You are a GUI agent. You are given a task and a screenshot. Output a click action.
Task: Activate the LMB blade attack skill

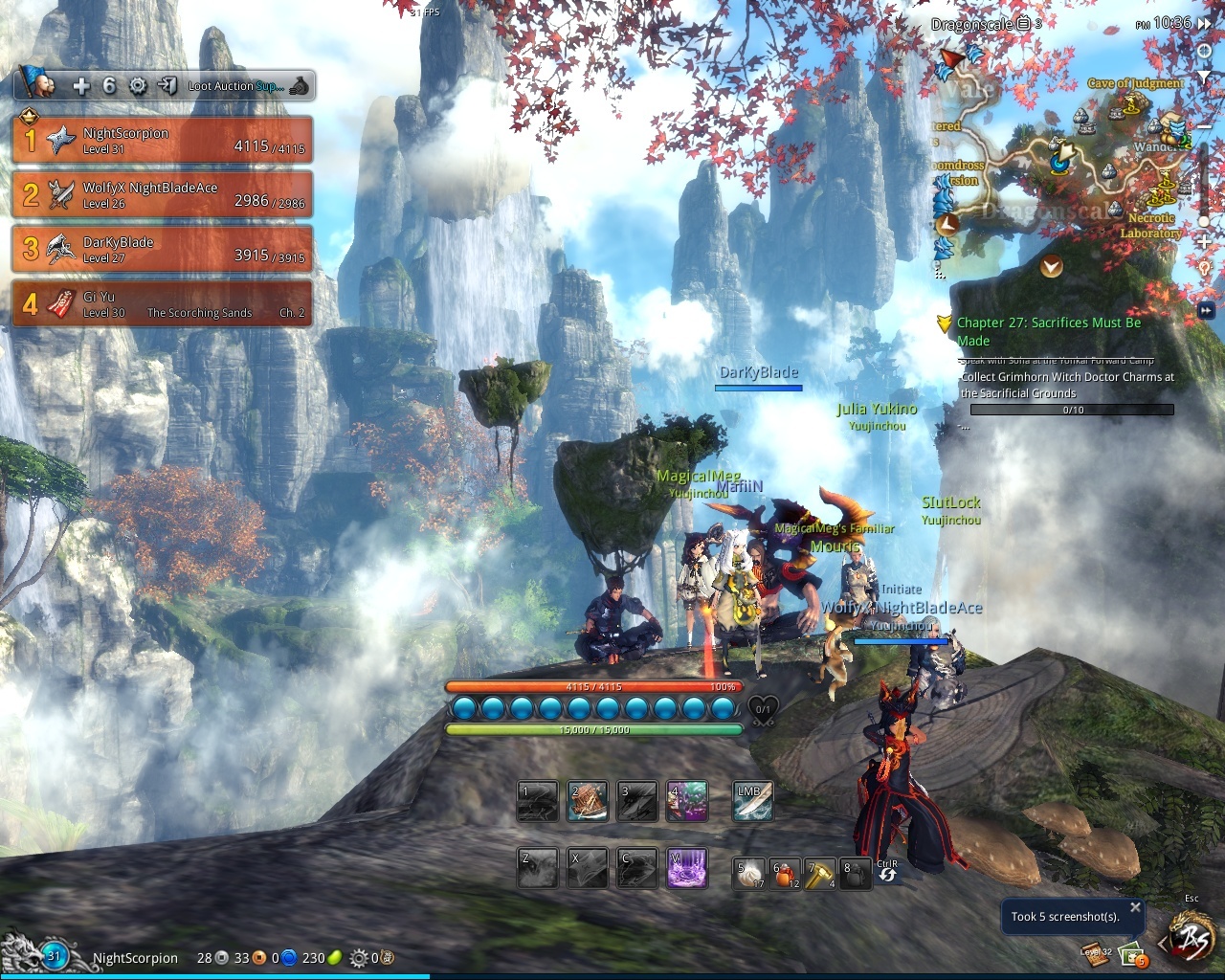click(x=752, y=802)
